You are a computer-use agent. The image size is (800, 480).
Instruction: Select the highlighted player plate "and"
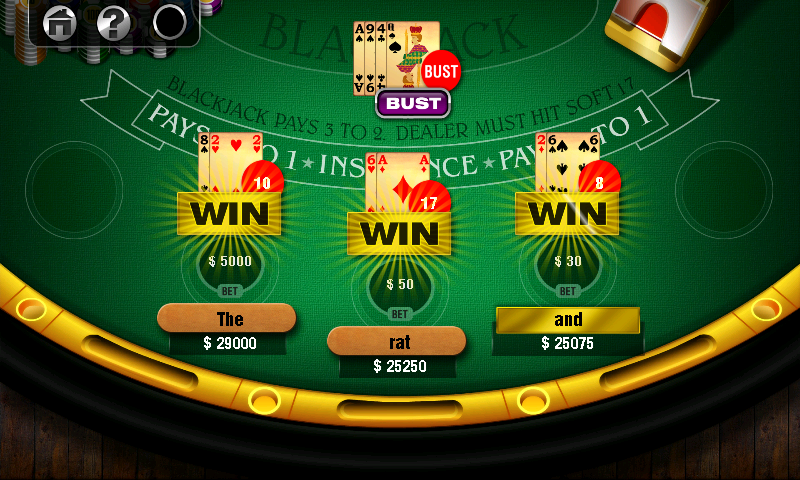coord(568,320)
